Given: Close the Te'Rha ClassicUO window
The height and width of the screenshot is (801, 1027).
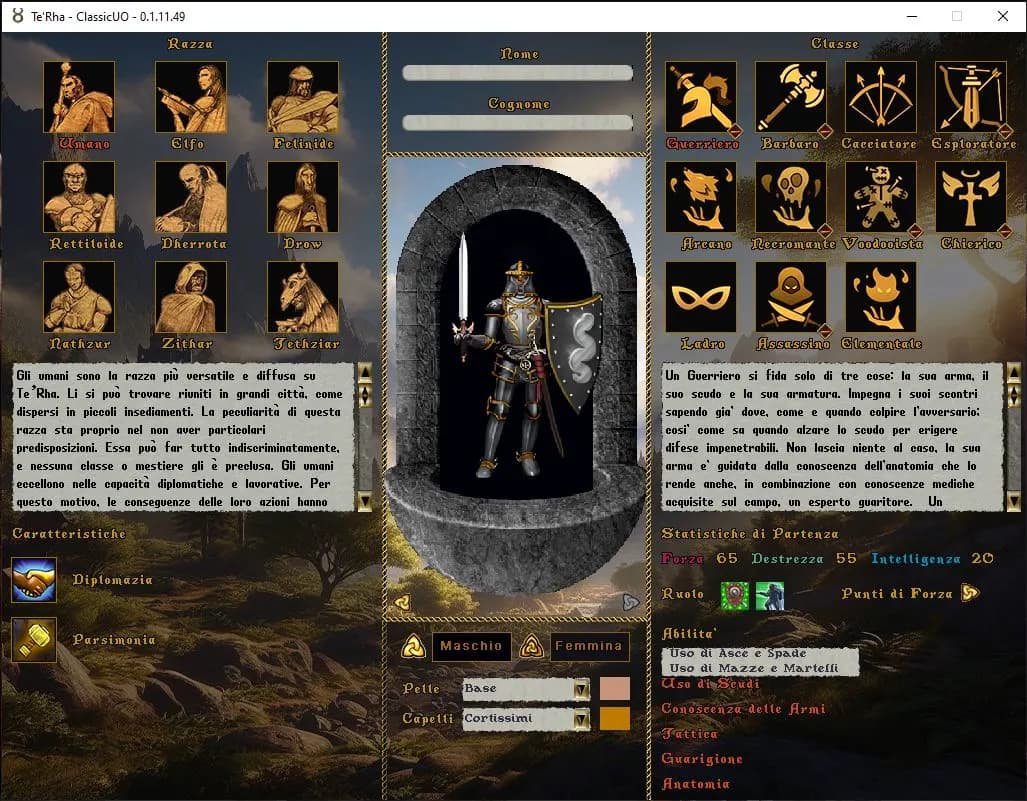Looking at the screenshot, I should (1003, 16).
